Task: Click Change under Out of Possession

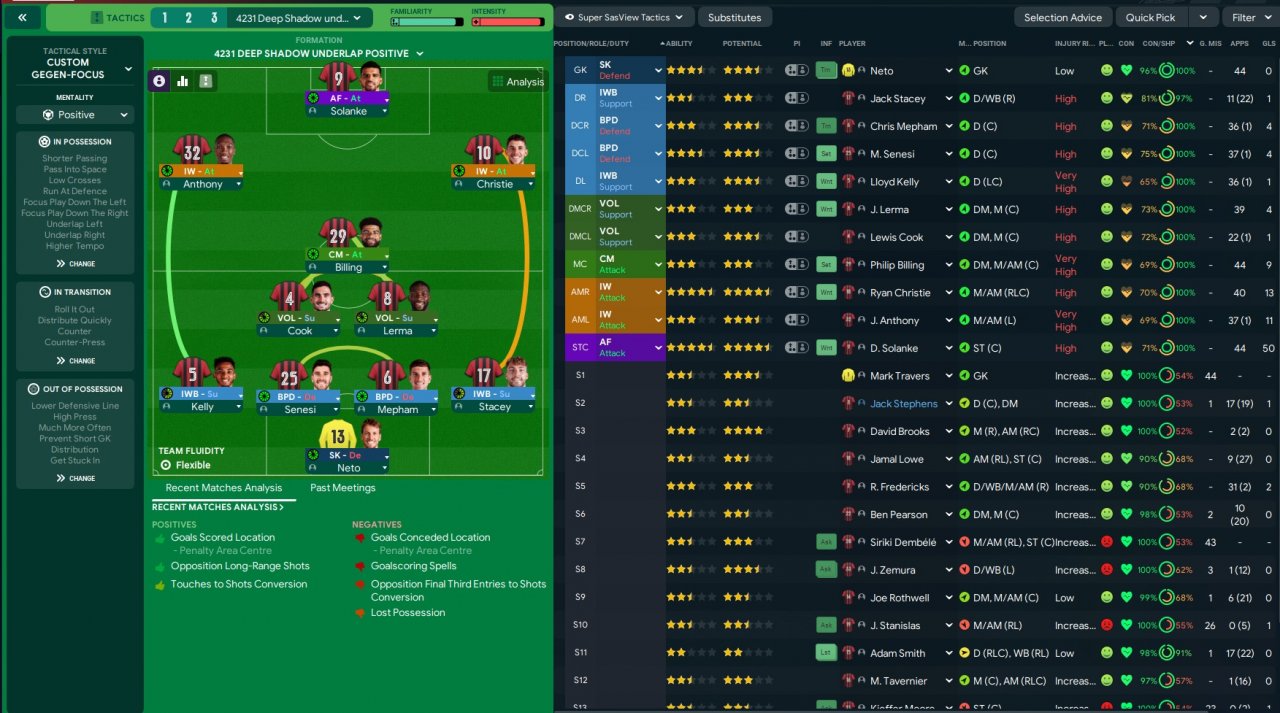Action: pos(76,478)
